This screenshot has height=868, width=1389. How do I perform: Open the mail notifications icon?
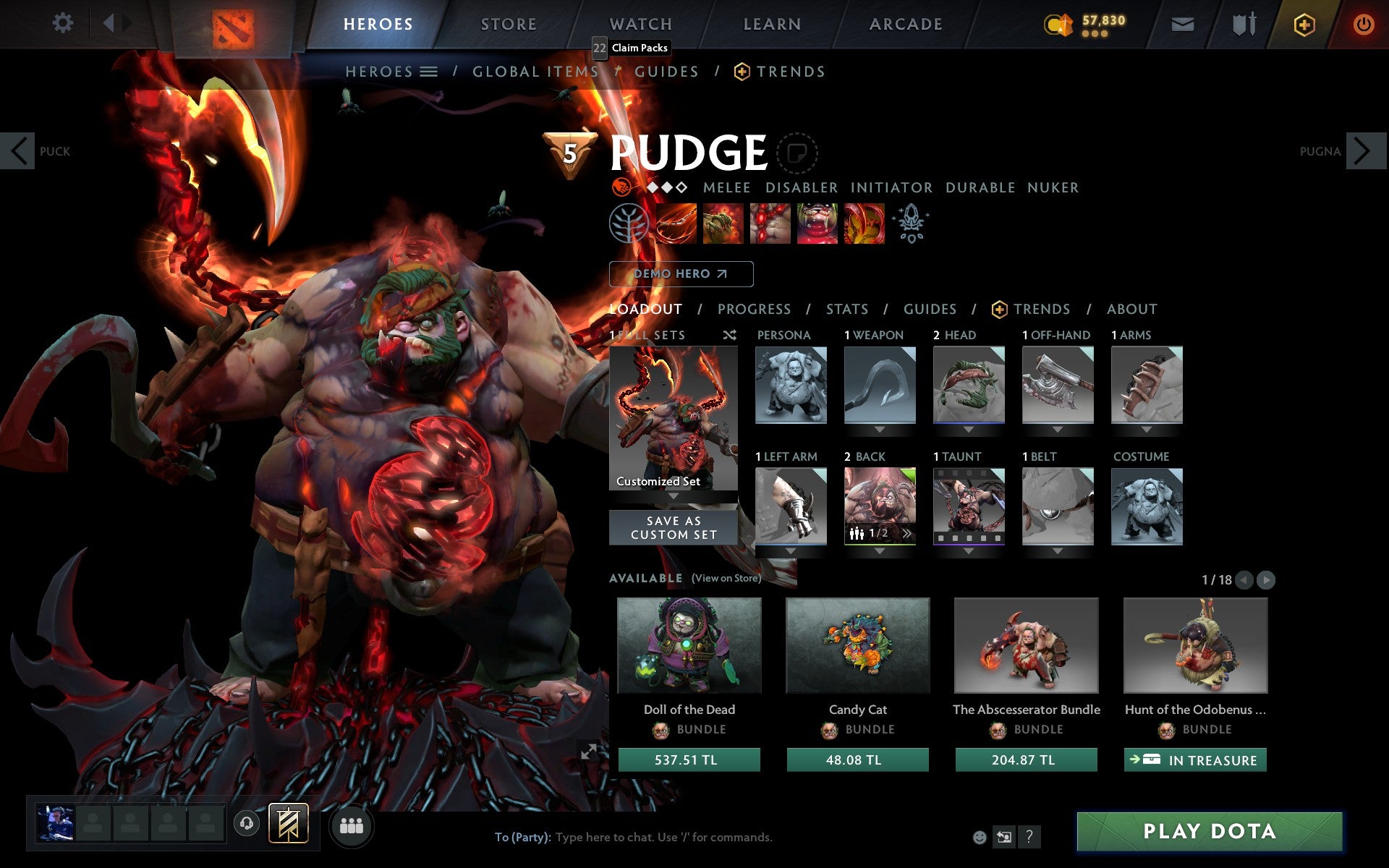point(1181,23)
